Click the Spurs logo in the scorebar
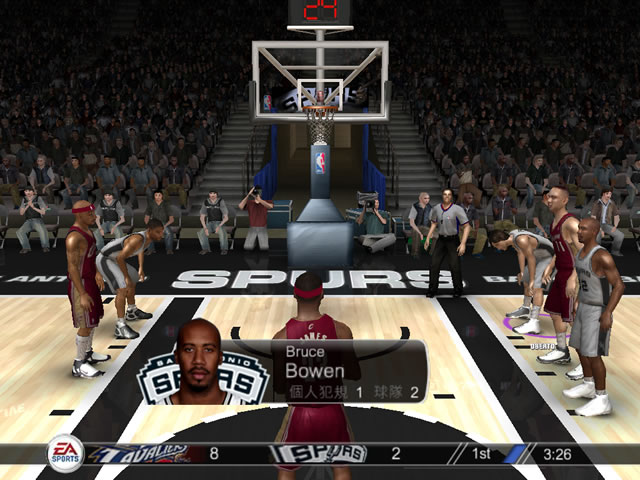The image size is (640, 480). pyautogui.click(x=320, y=453)
